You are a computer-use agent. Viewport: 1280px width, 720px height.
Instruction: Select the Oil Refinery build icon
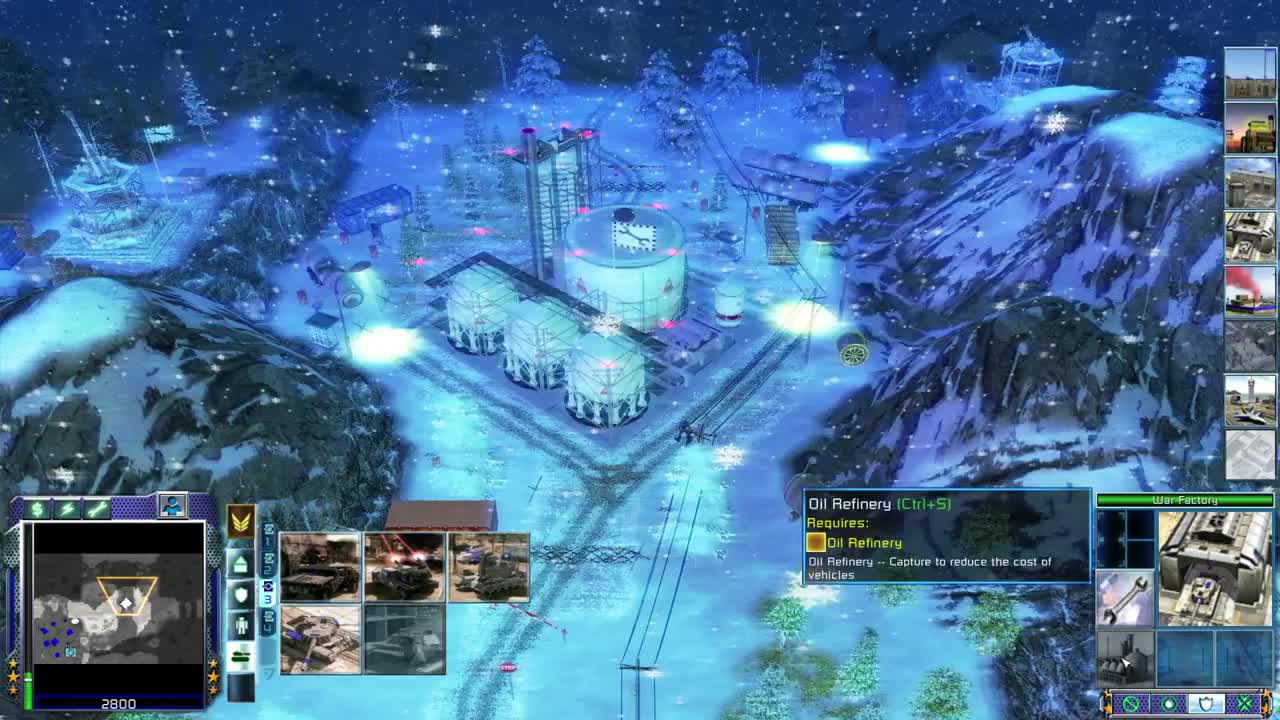click(x=1125, y=658)
